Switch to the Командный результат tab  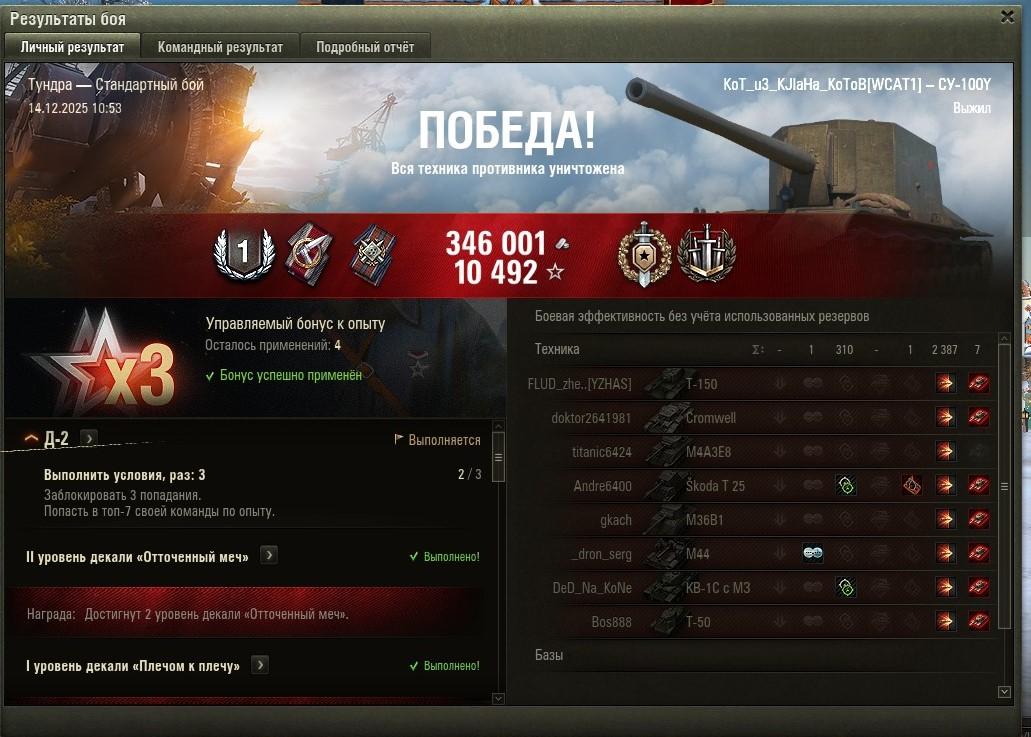[220, 47]
